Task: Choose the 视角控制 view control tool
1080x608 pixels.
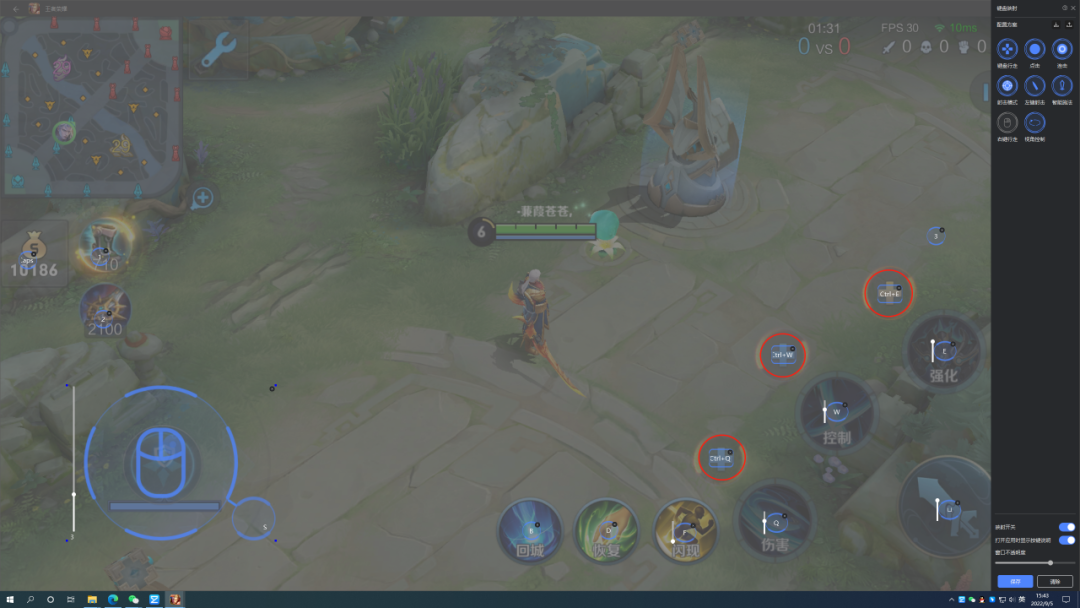Action: click(1035, 123)
